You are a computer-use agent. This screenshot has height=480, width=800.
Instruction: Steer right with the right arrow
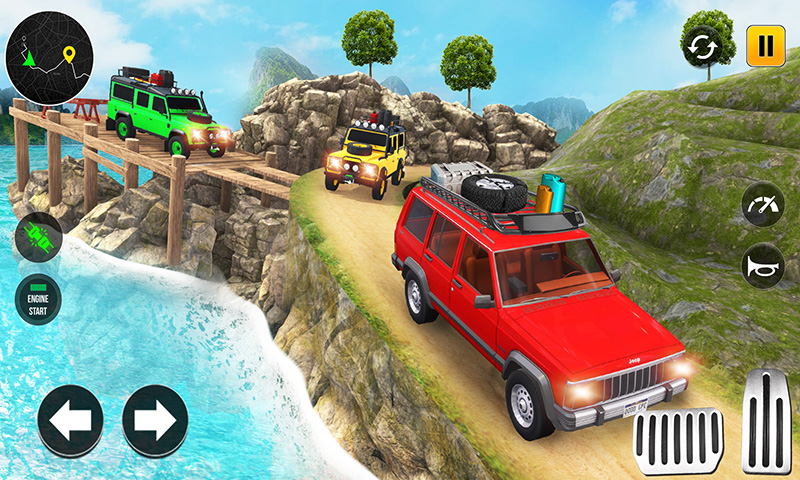click(x=155, y=421)
